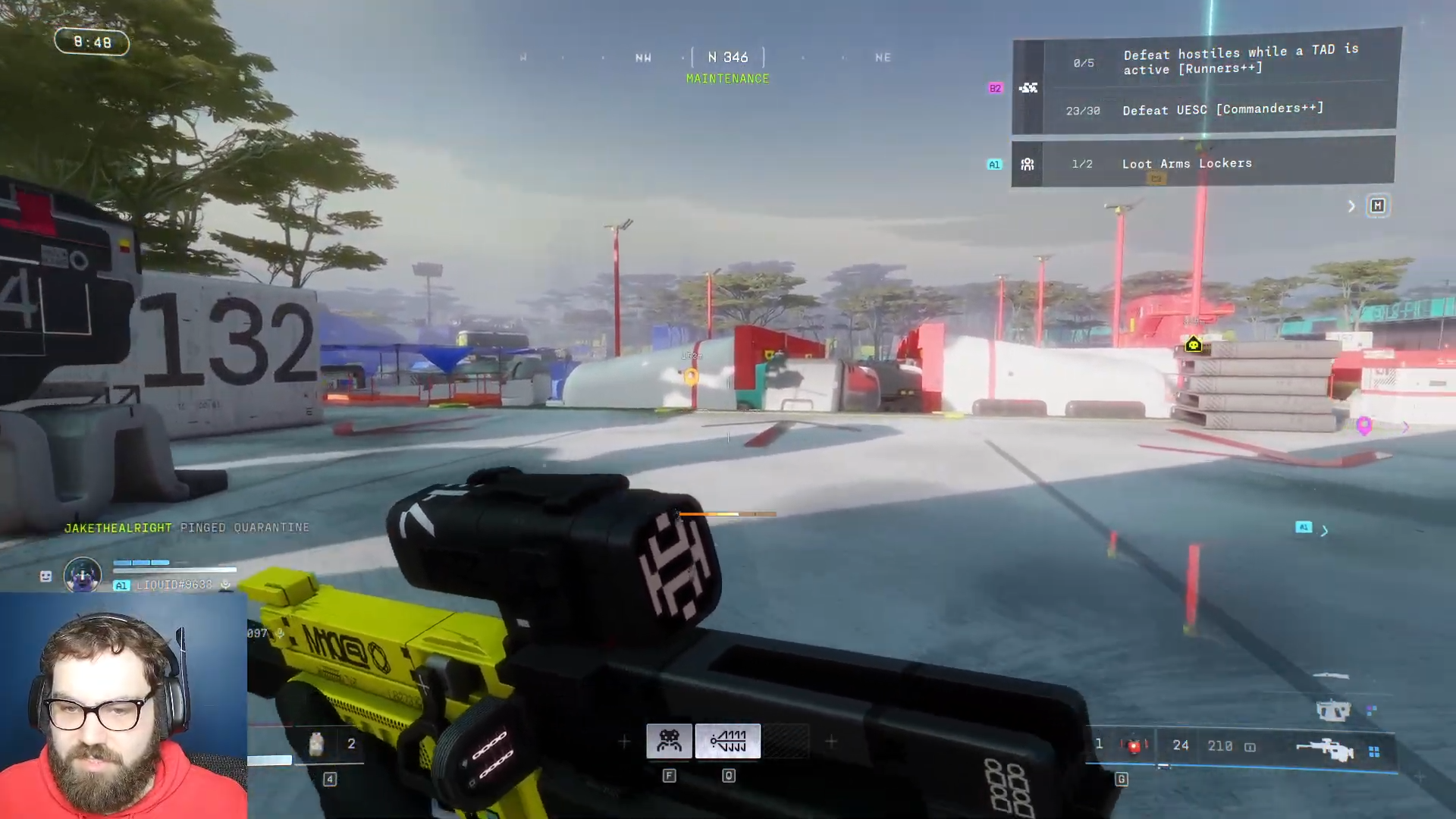Select the consumable item slot
This screenshot has width=1456, height=819.
tap(317, 744)
